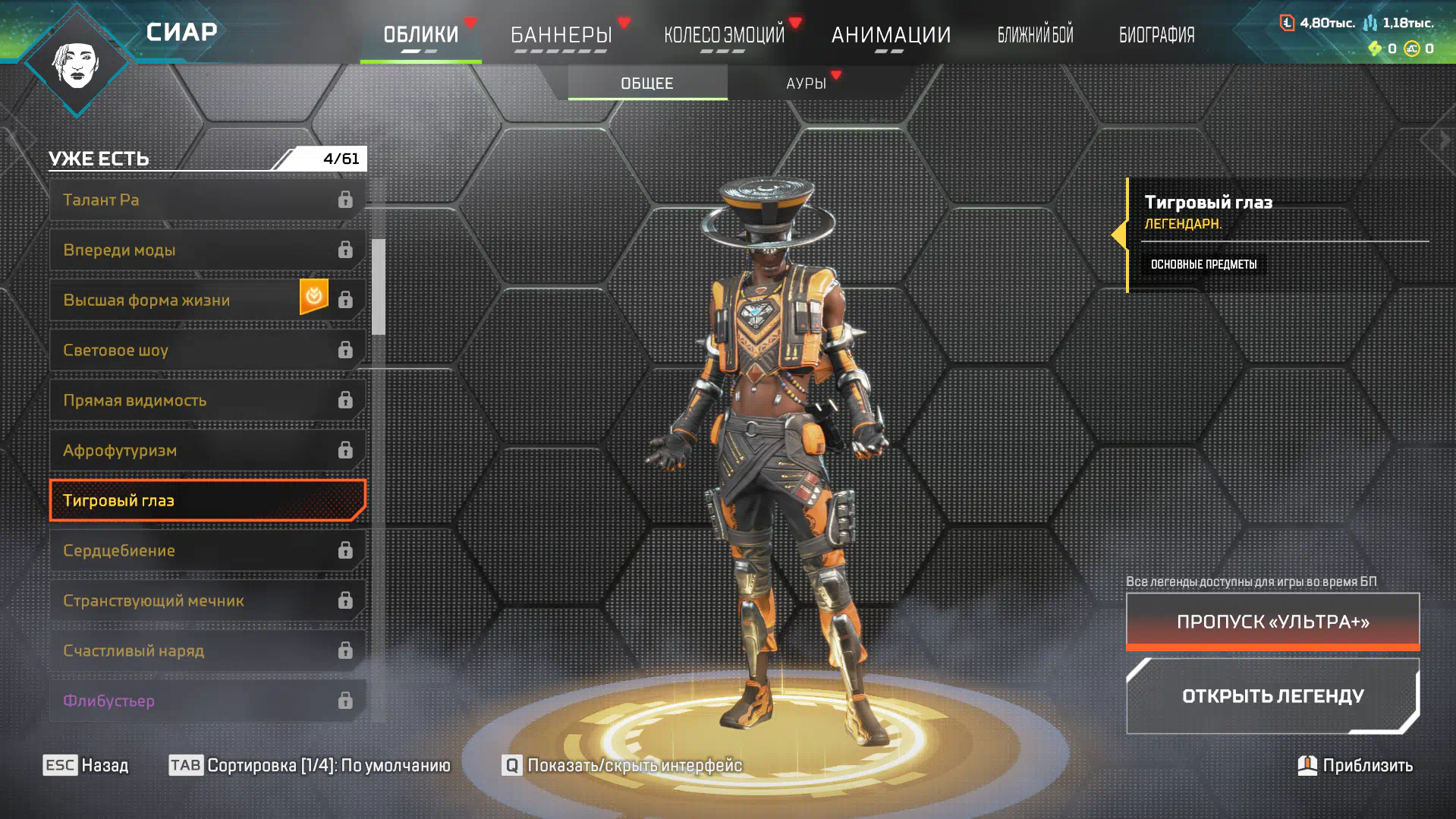
Task: Open the БЛИЖНИЙ БОЙ tab
Action: (1035, 35)
